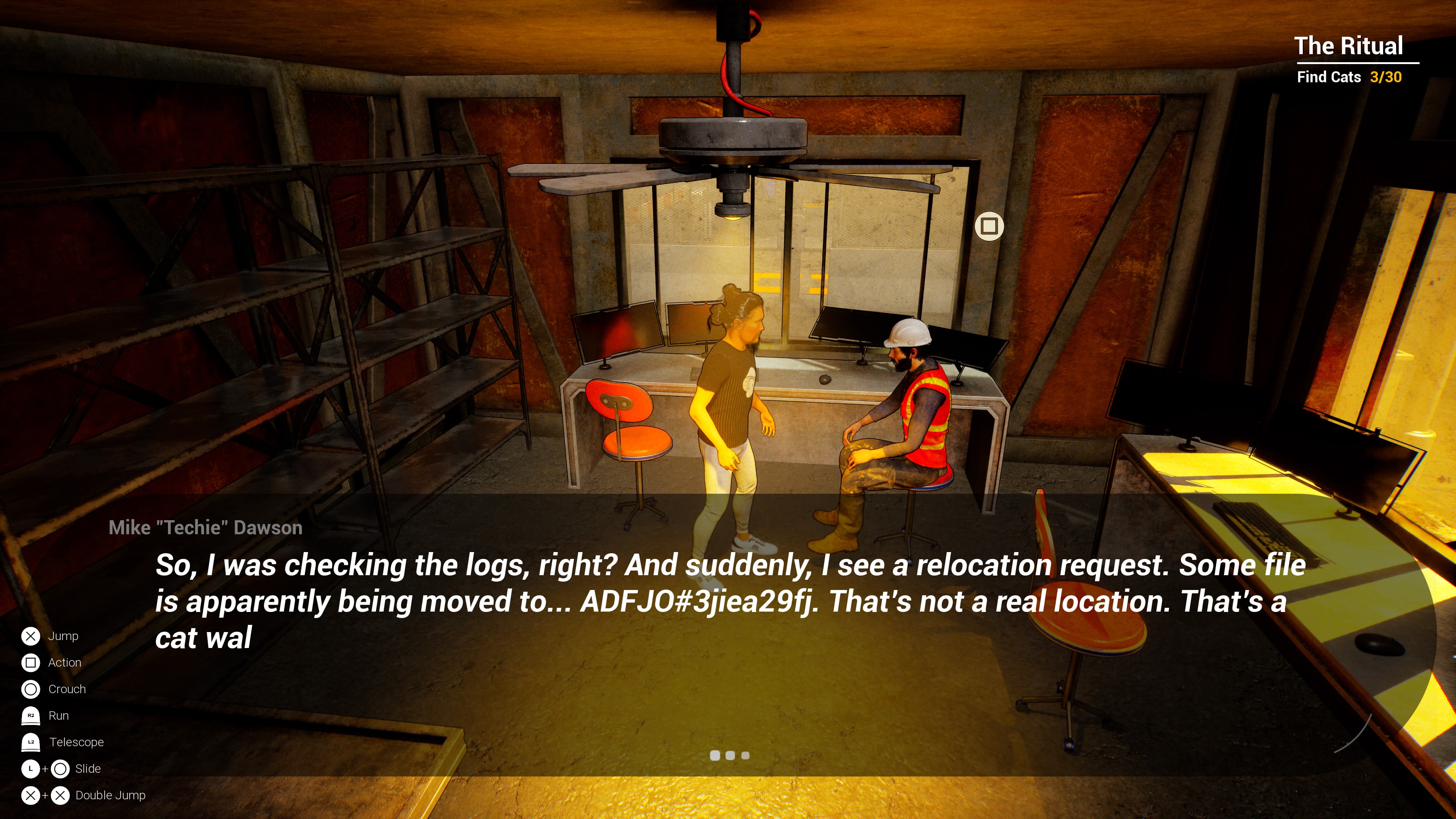Click the dialogue progress dots
The width and height of the screenshot is (1456, 819).
729,755
